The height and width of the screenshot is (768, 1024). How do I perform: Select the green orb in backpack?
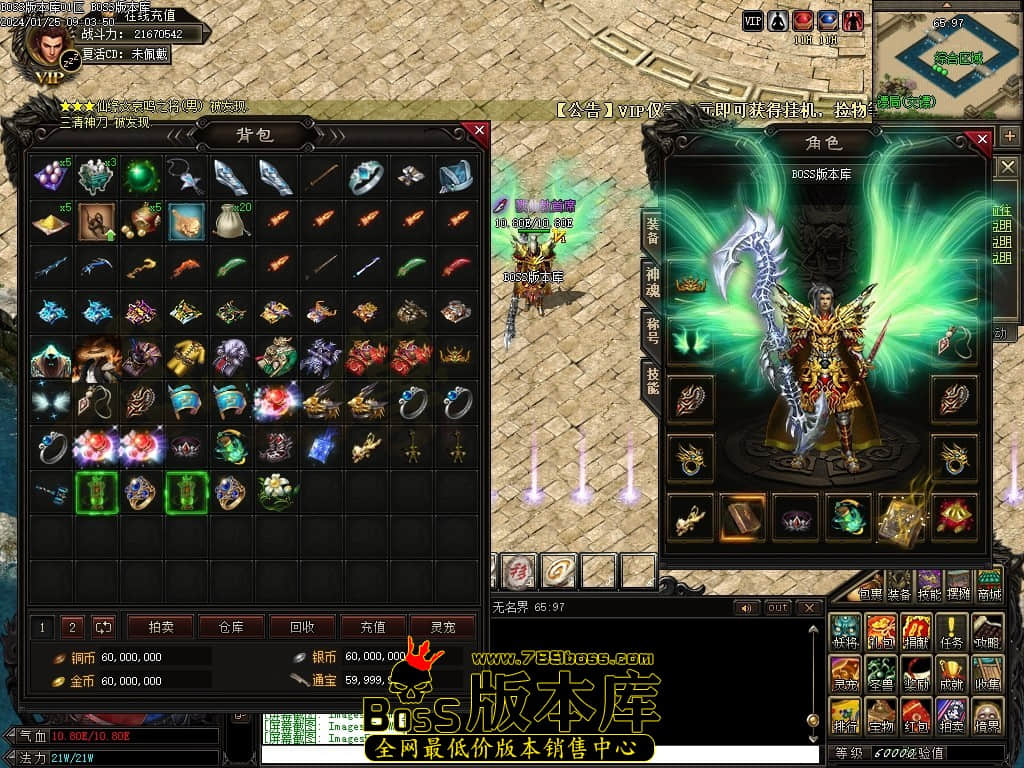coord(141,177)
